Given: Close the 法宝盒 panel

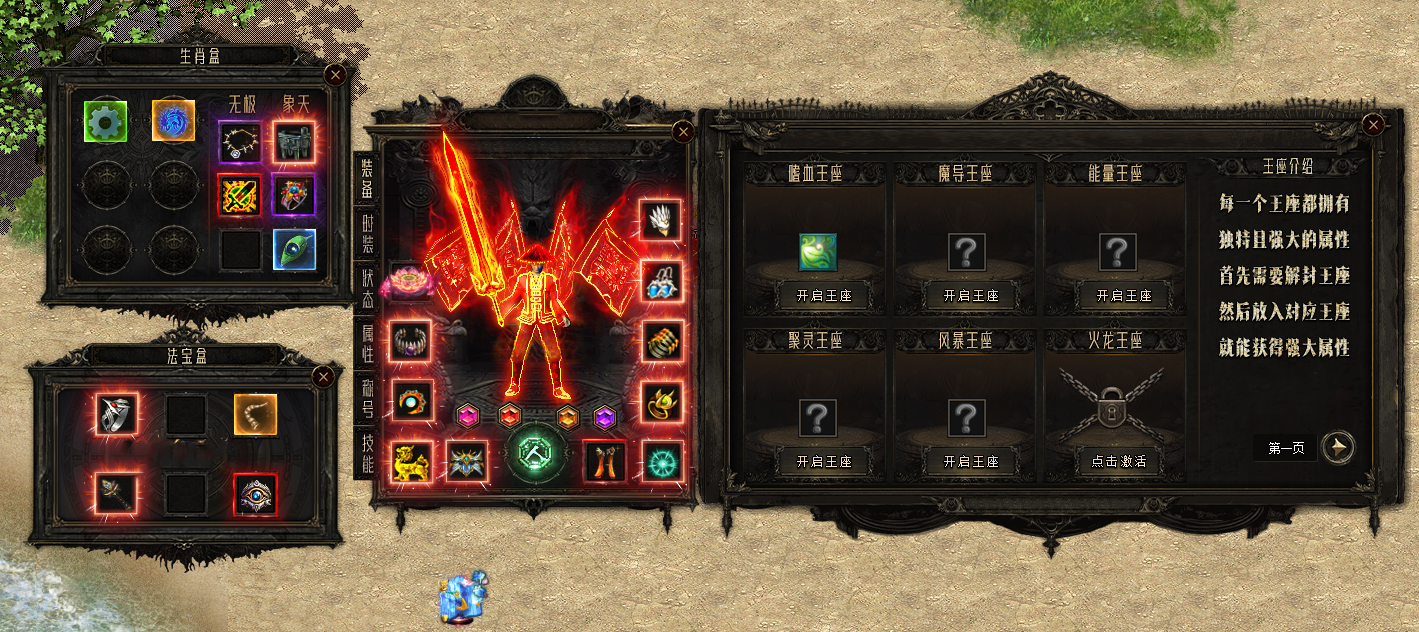Looking at the screenshot, I should 323,377.
